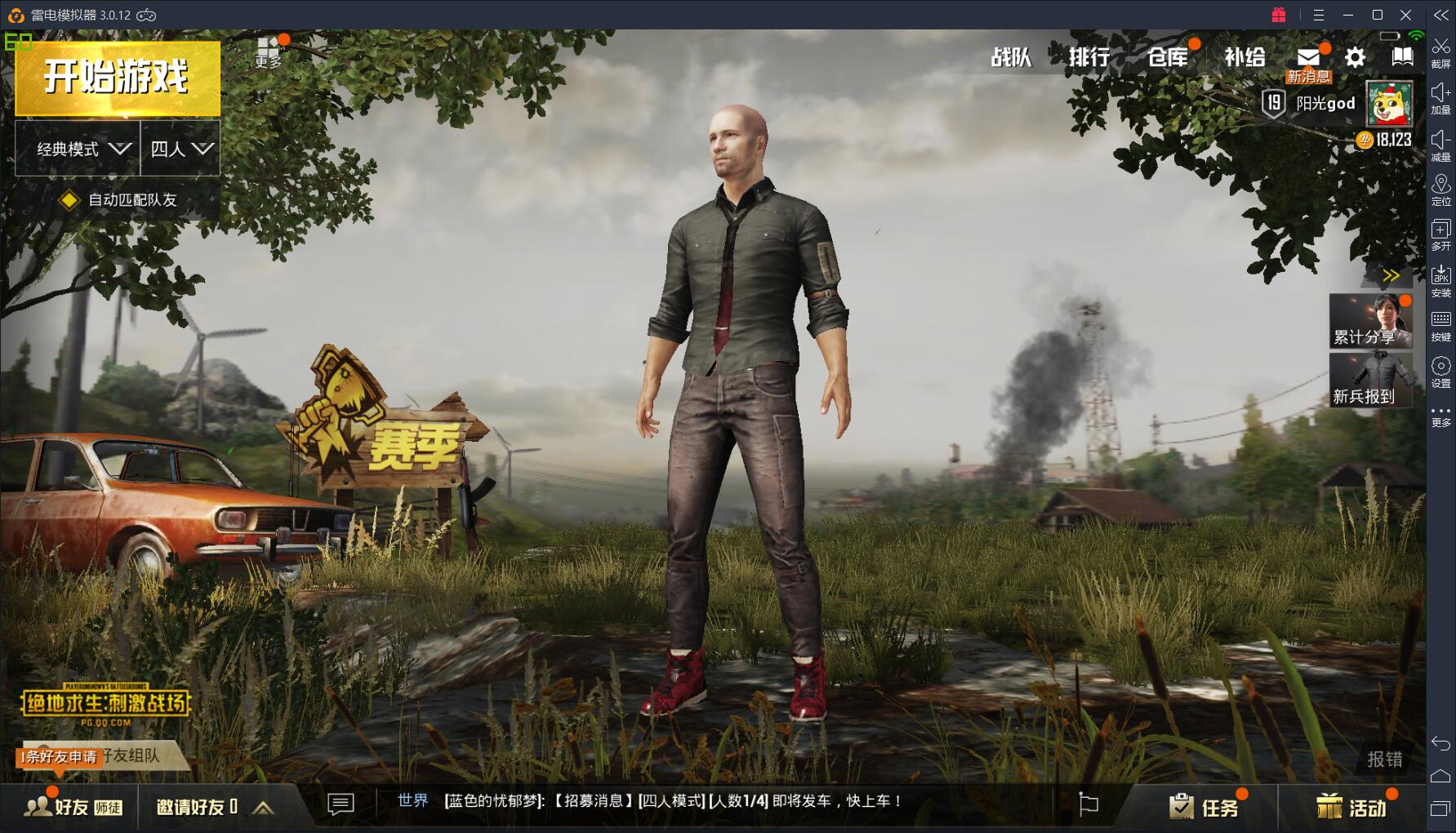1456x833 pixels.
Task: Open the 补给 supply shop
Action: (x=1245, y=57)
